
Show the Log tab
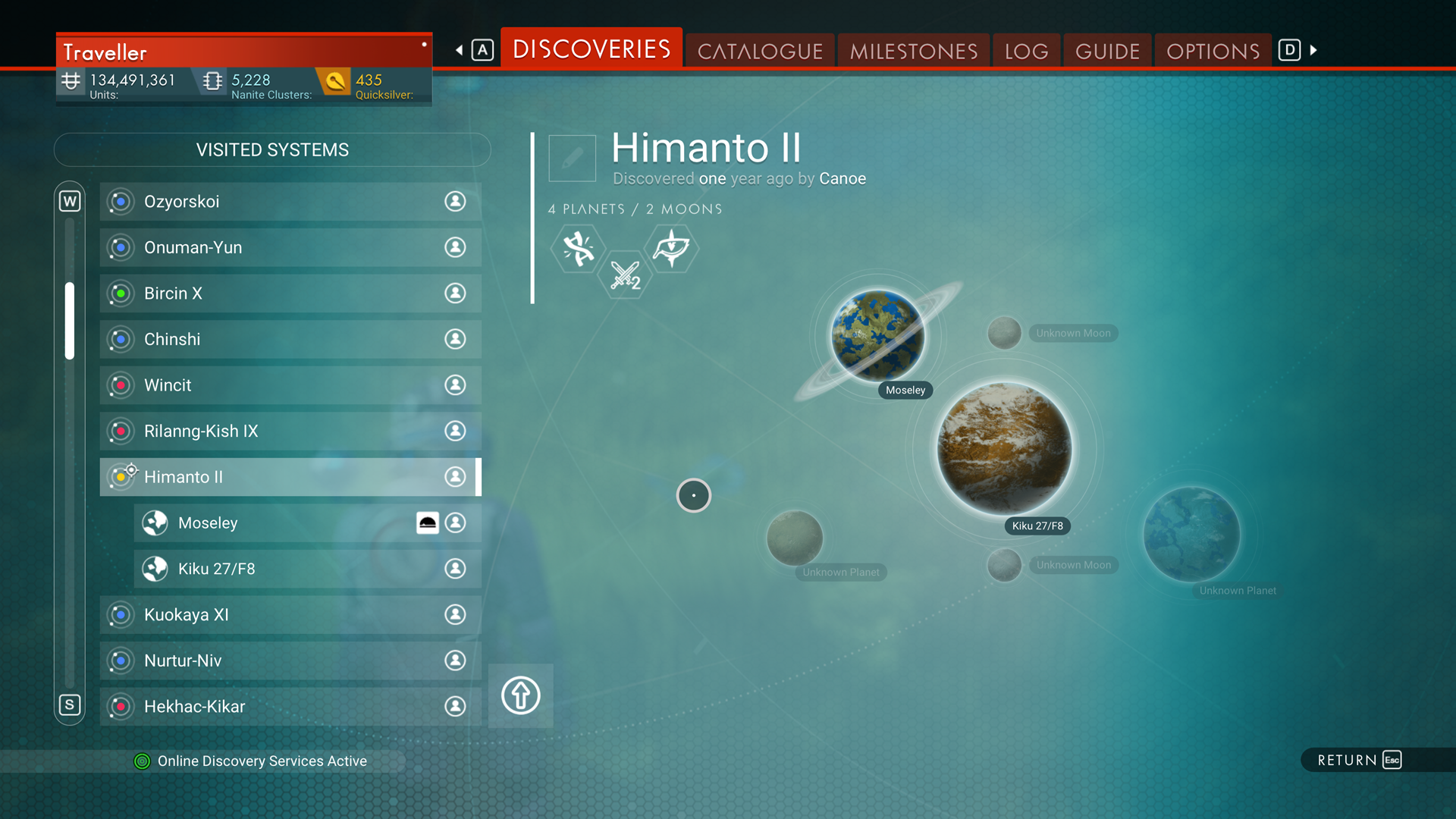[x=1026, y=51]
